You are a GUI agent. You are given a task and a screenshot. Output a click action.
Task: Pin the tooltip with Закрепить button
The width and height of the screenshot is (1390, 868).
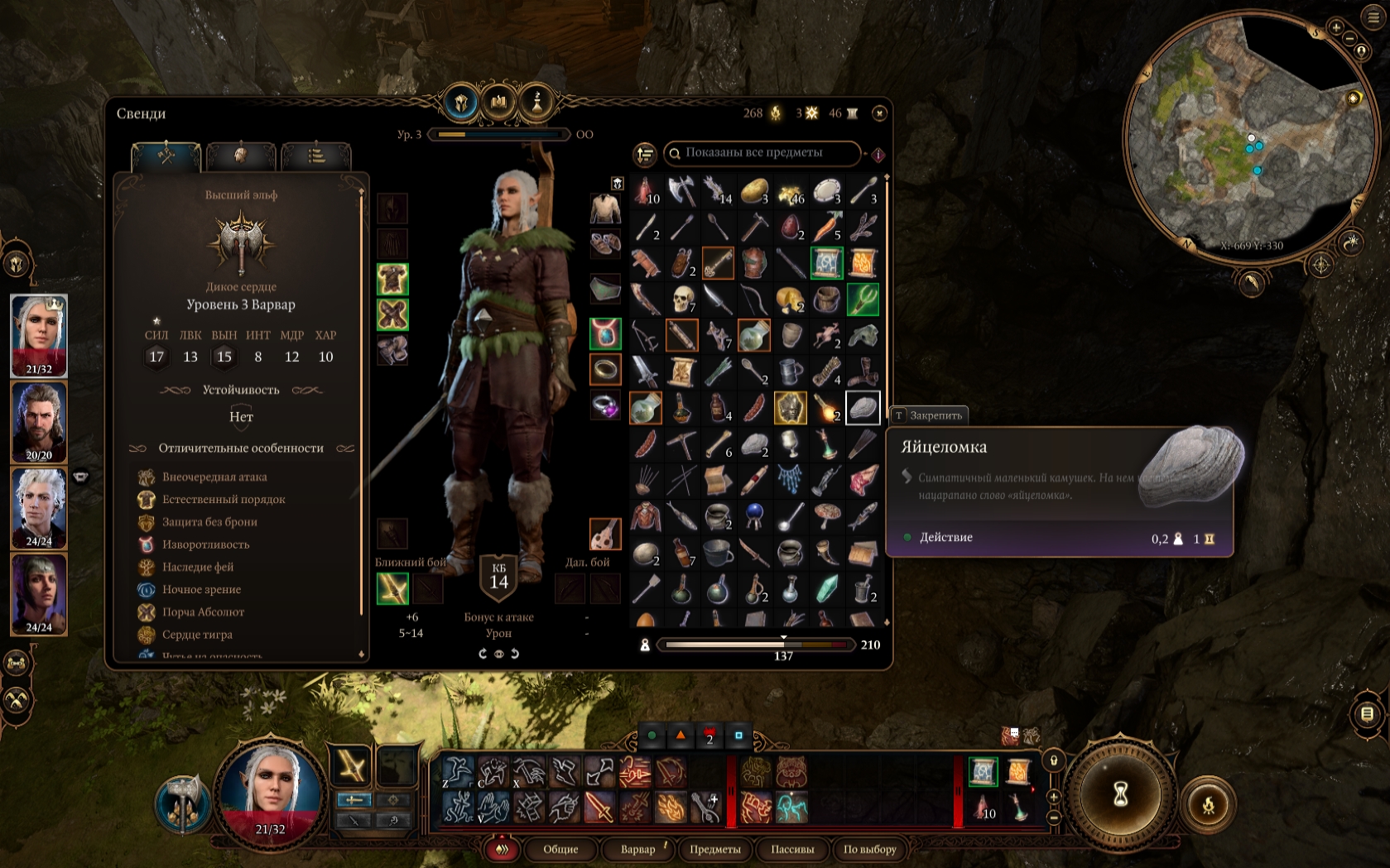928,415
